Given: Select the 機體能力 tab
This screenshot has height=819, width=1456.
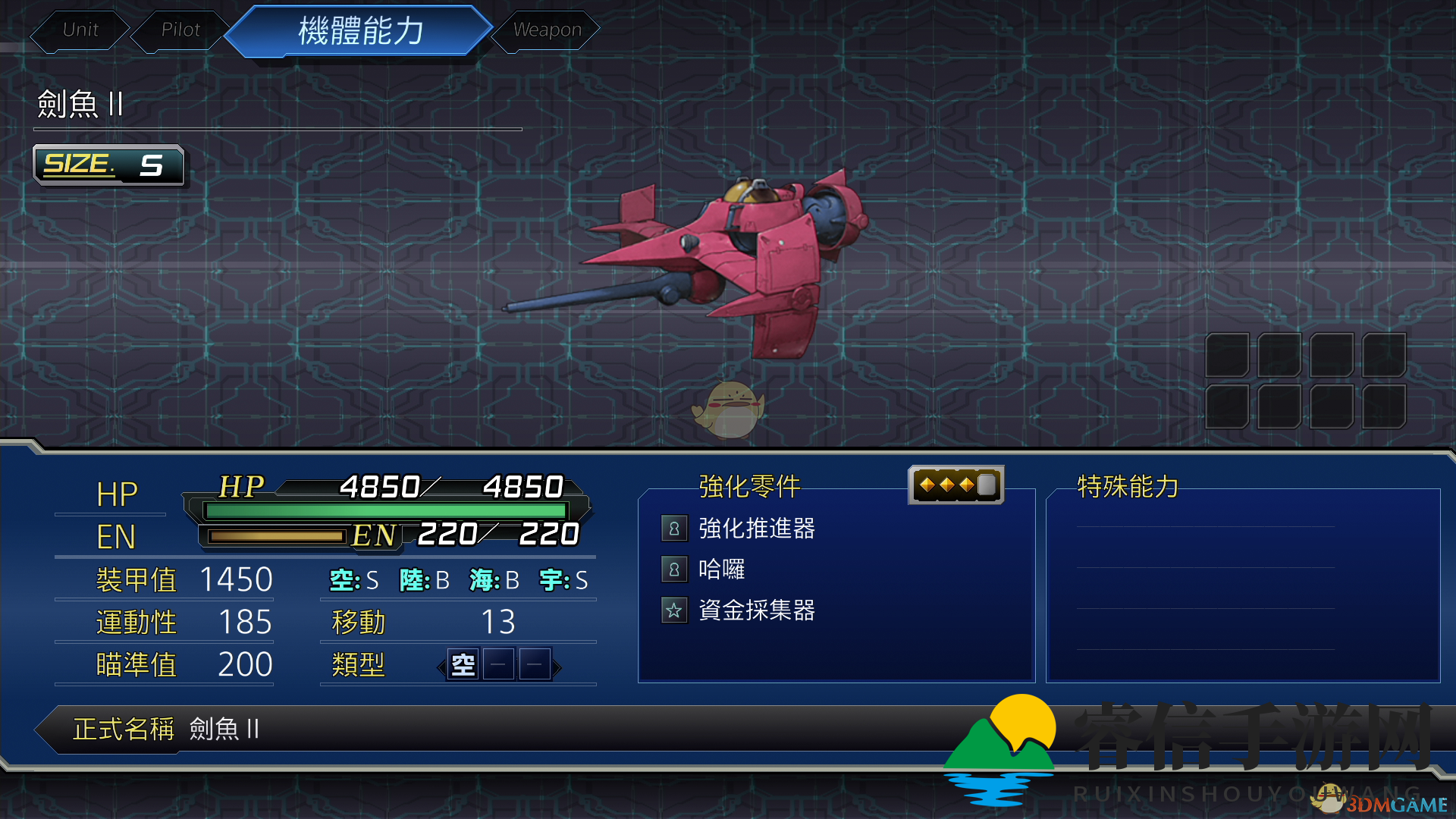Looking at the screenshot, I should (x=360, y=31).
